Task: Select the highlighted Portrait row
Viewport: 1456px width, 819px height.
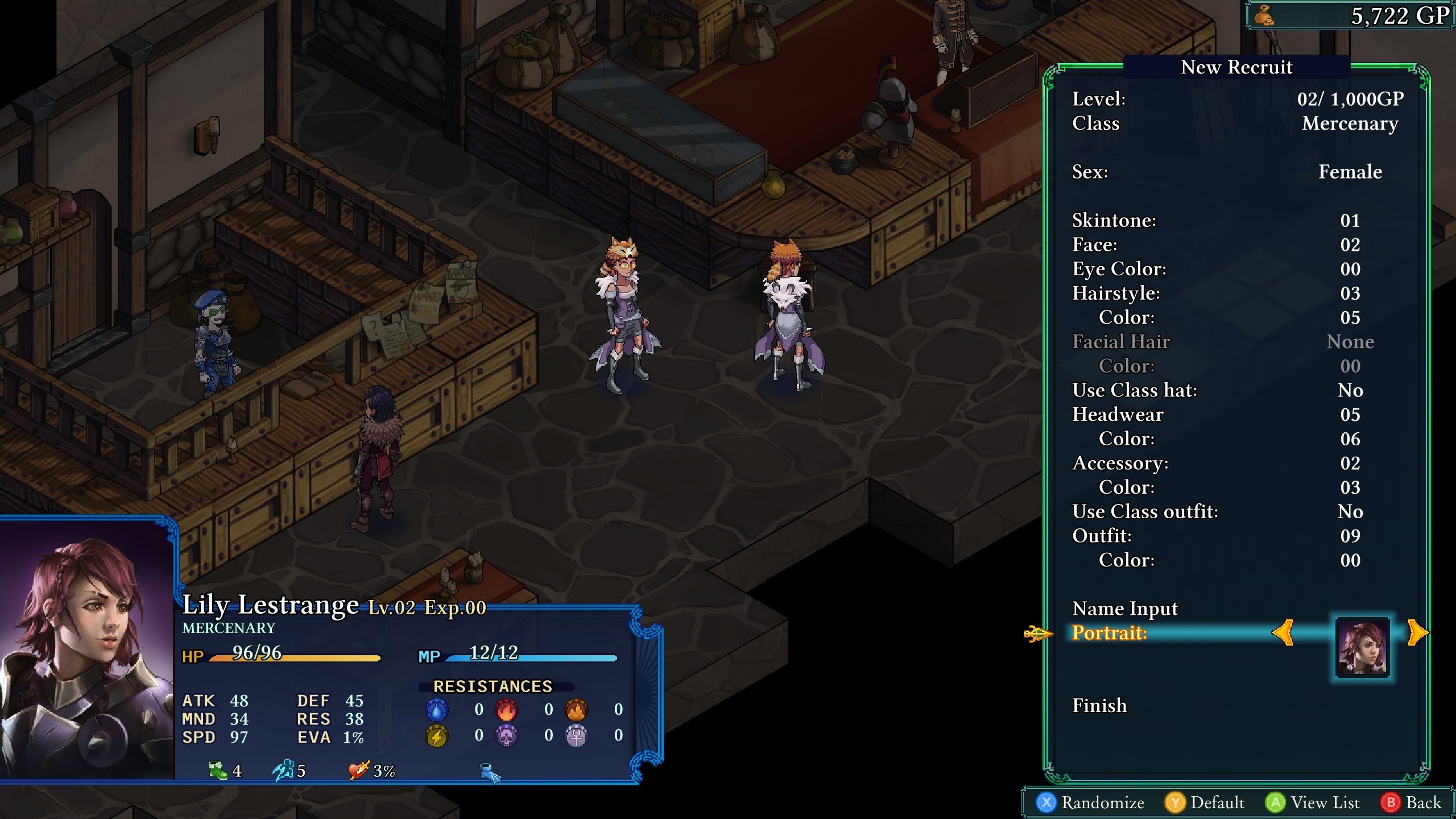Action: tap(1109, 633)
